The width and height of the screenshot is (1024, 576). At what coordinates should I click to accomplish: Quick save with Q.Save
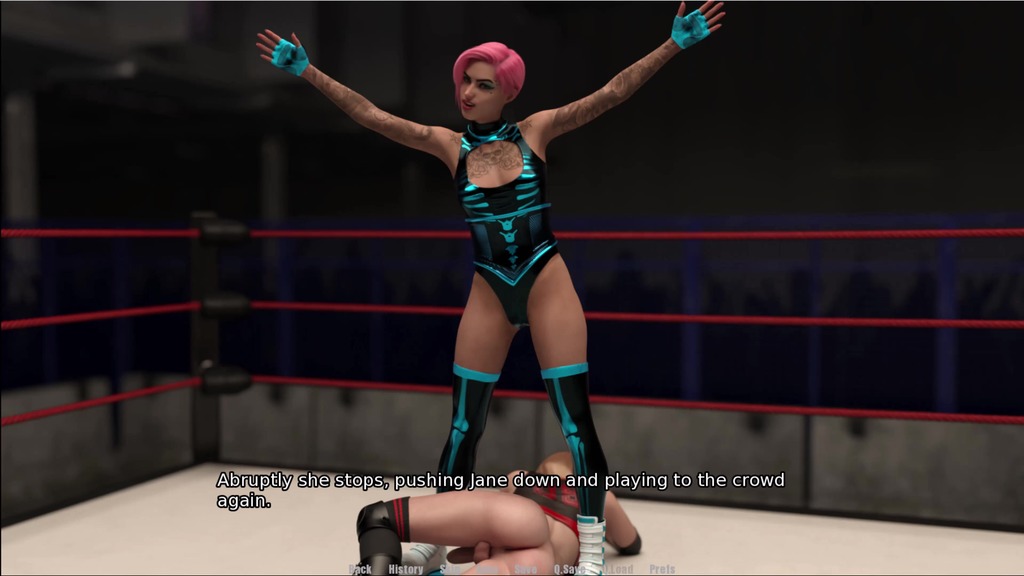point(569,569)
